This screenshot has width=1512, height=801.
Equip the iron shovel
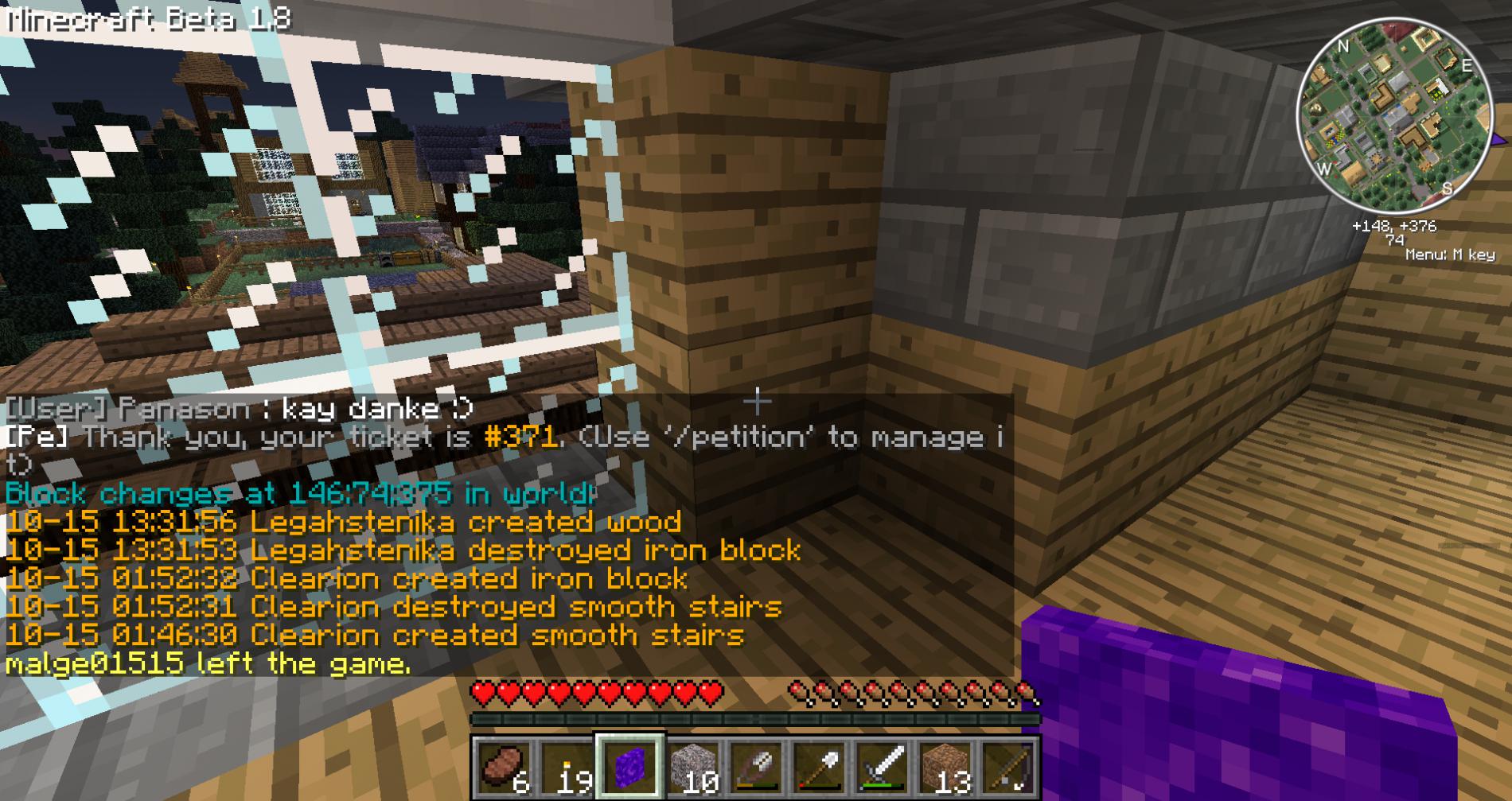pos(819,768)
